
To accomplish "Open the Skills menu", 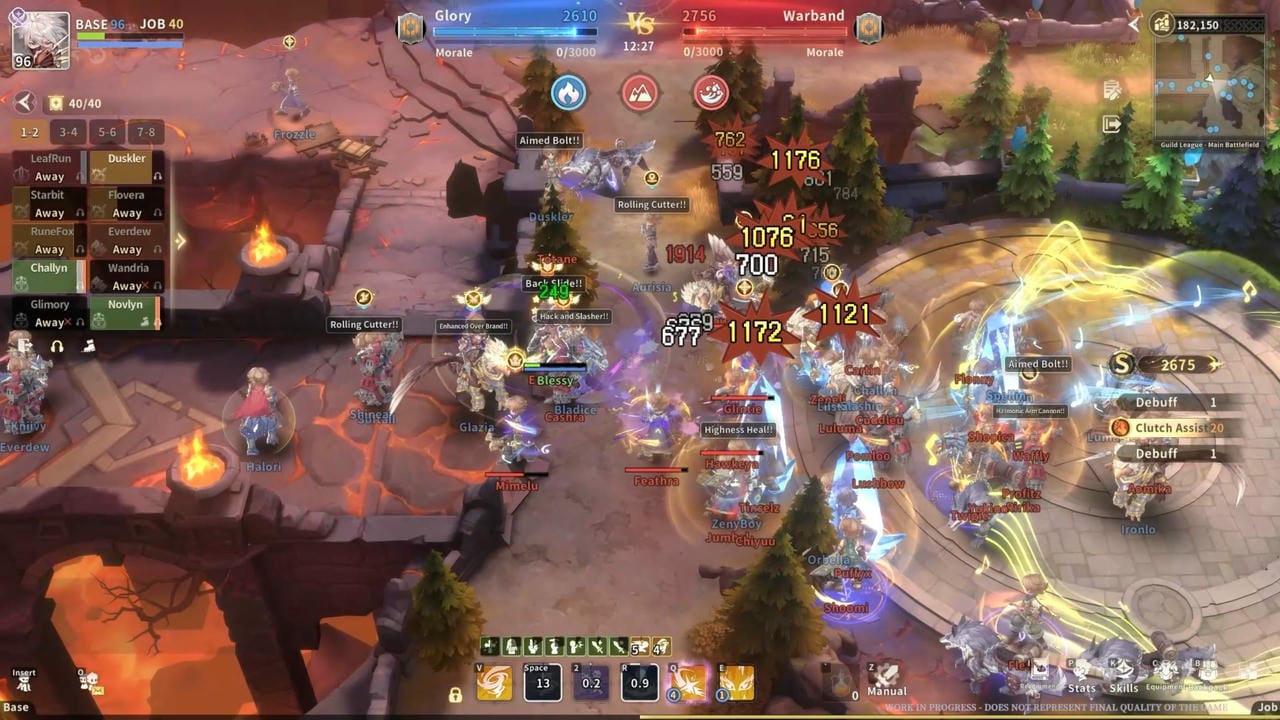I will pyautogui.click(x=1124, y=677).
